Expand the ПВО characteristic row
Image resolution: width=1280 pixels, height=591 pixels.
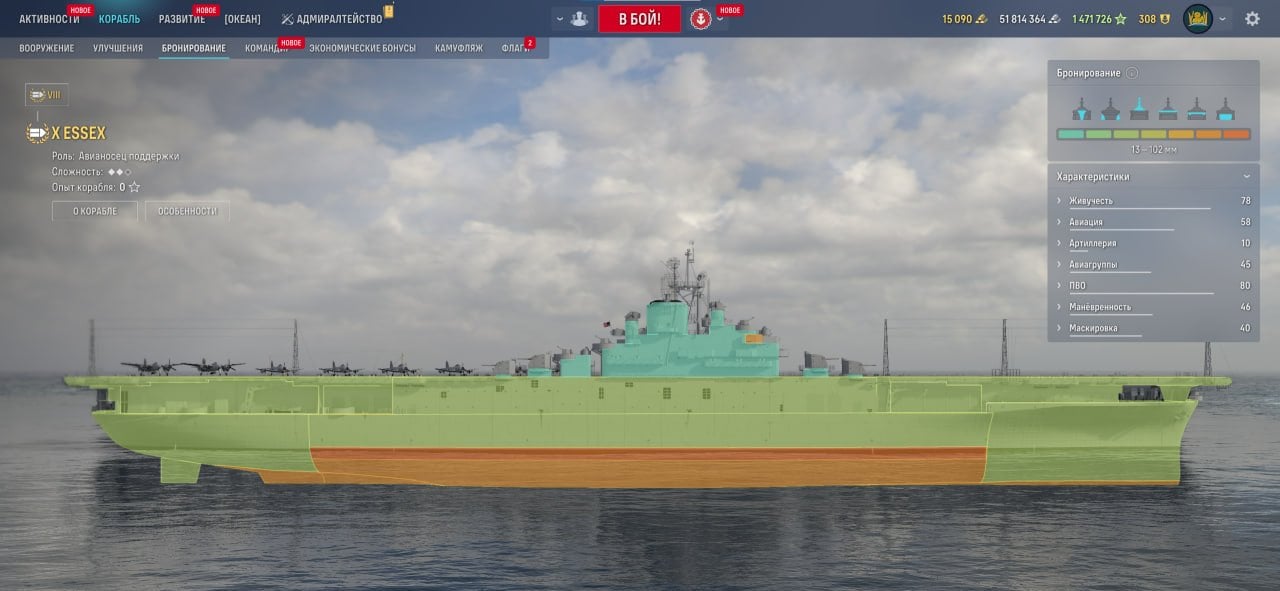(1077, 286)
